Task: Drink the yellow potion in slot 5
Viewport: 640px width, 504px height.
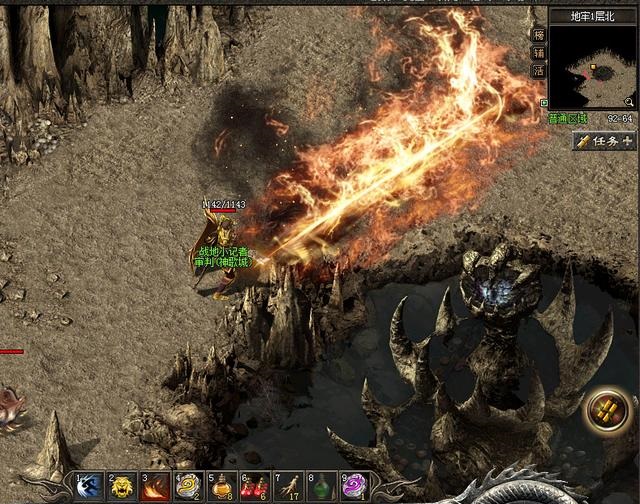Action: click(221, 487)
